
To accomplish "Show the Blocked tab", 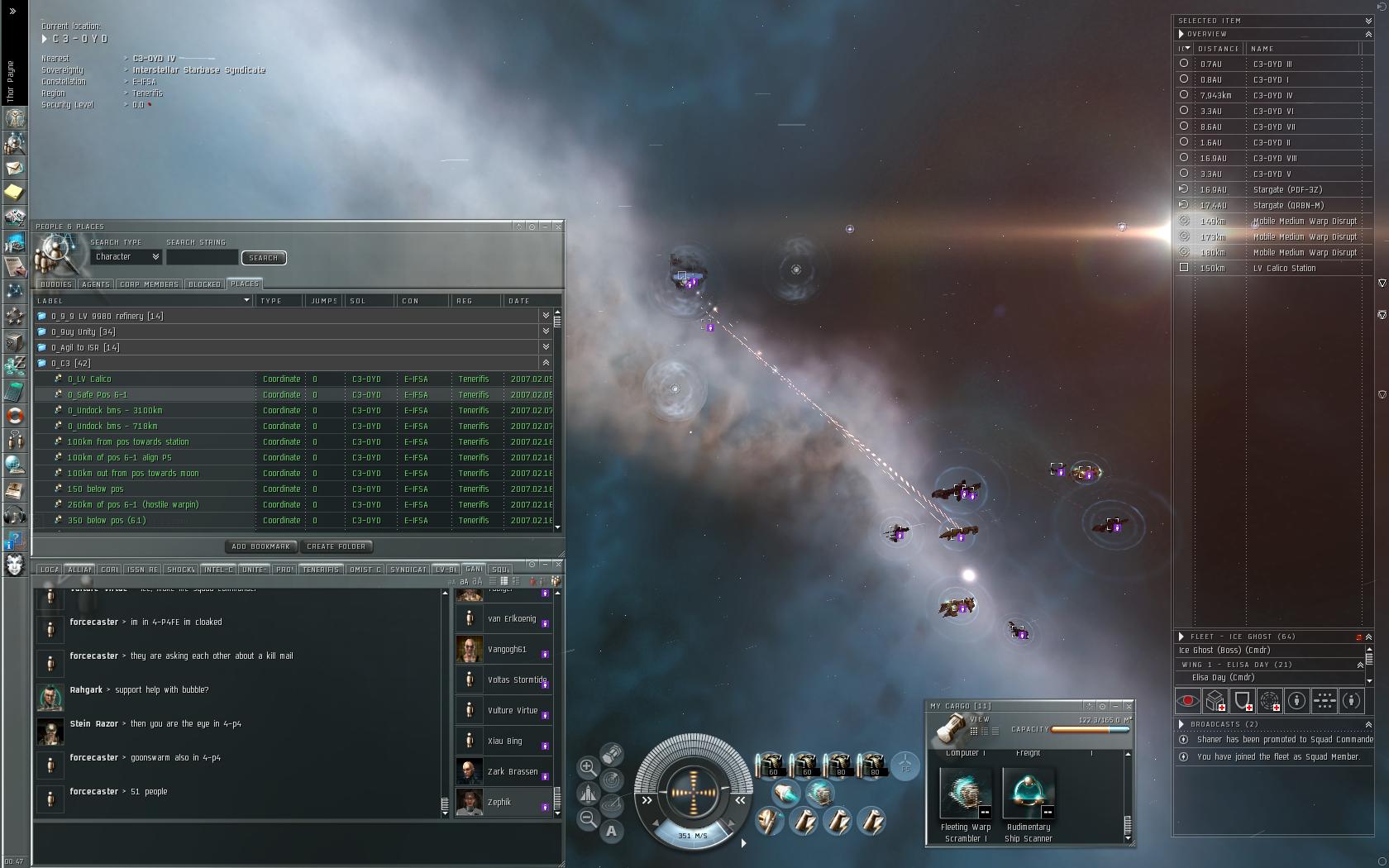I will pyautogui.click(x=204, y=284).
